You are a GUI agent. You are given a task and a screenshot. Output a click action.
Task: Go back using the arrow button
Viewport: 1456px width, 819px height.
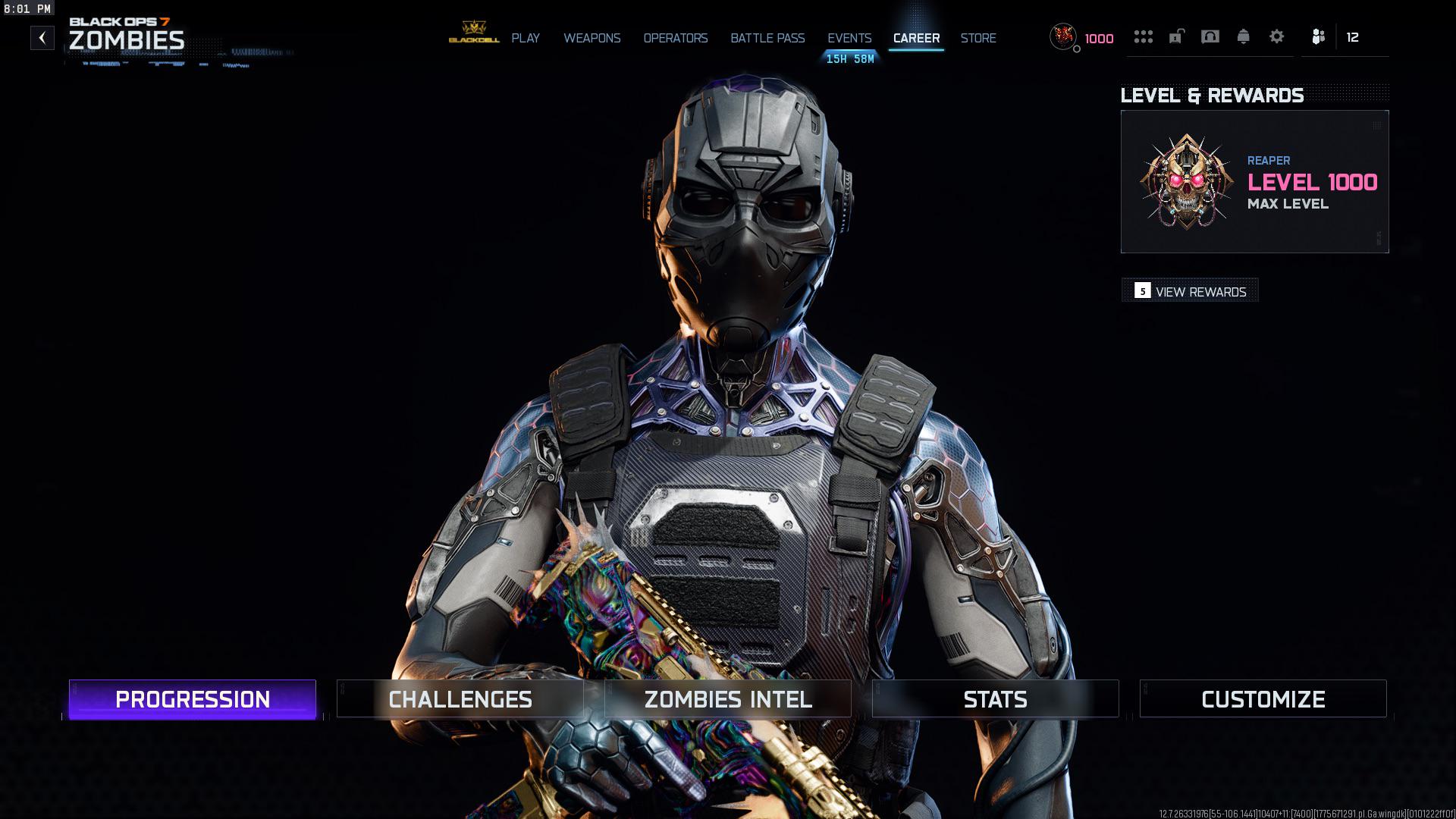pos(42,38)
